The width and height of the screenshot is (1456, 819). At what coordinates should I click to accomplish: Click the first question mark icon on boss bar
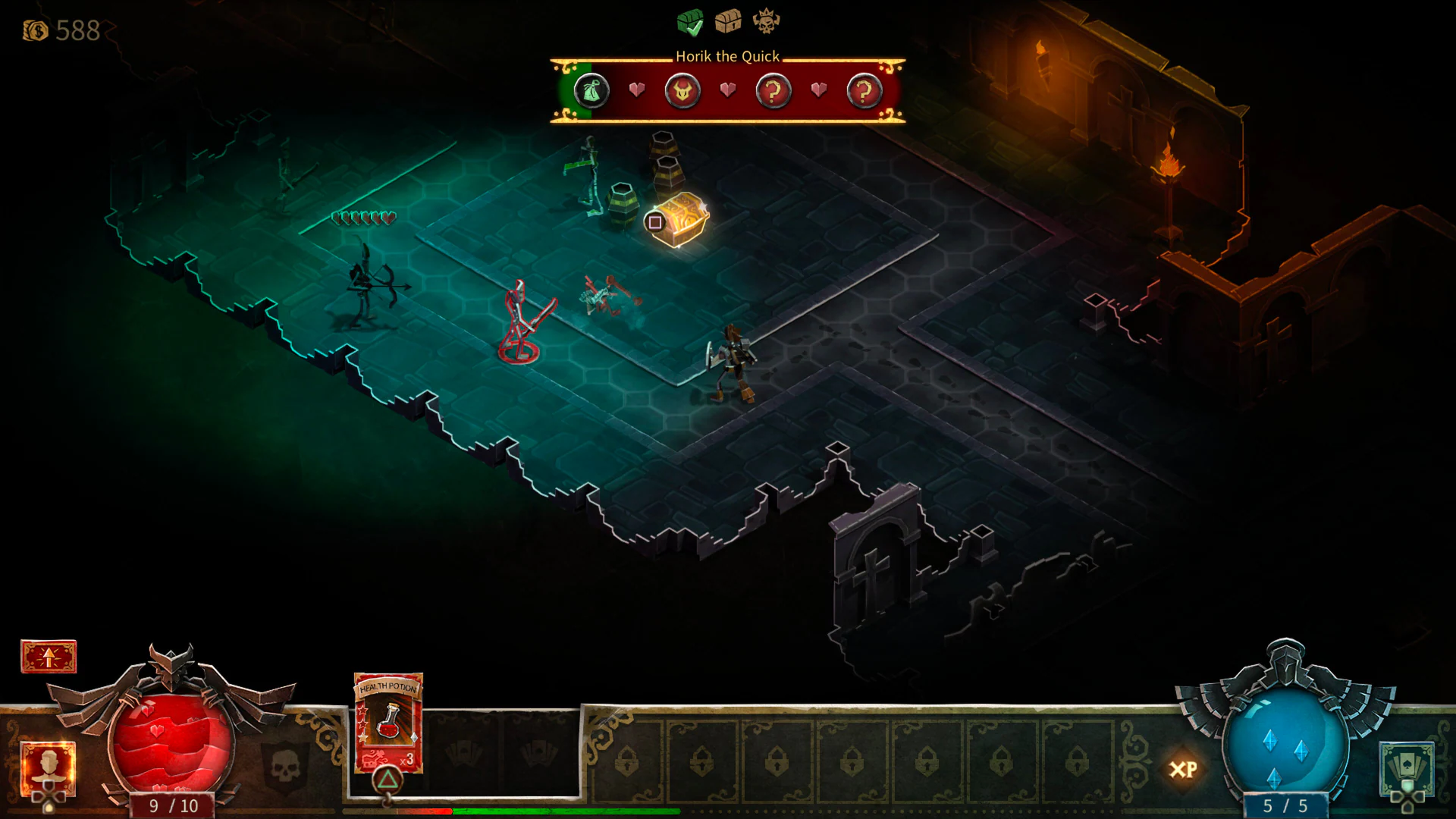[x=773, y=90]
